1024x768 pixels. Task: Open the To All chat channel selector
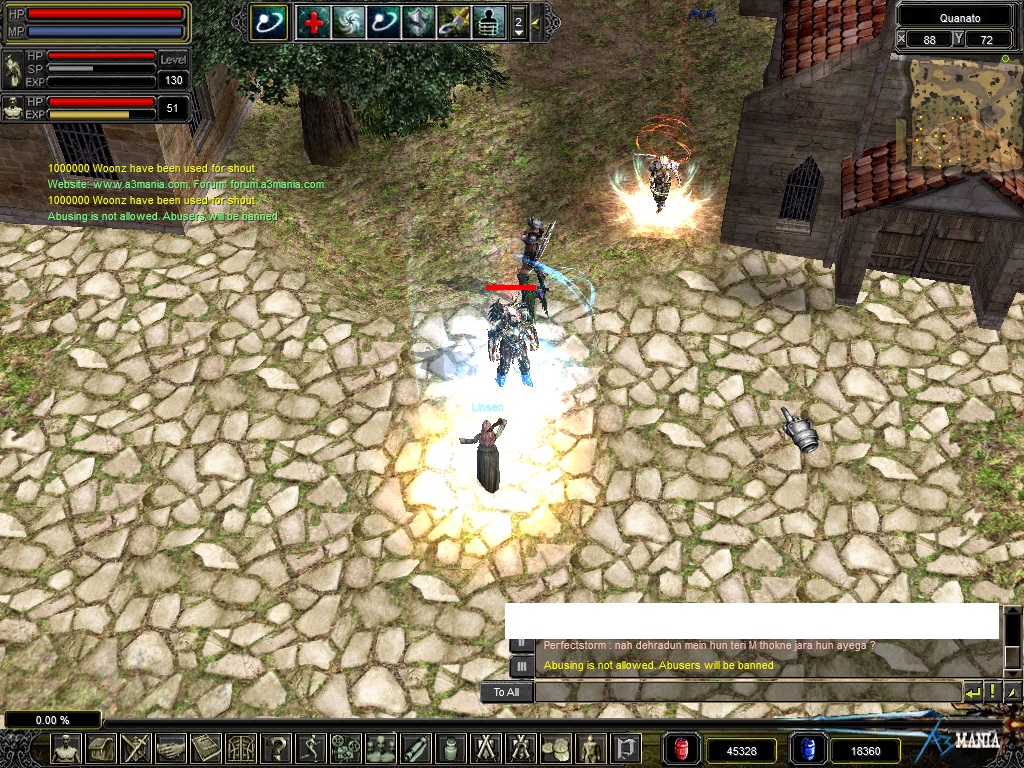coord(506,692)
